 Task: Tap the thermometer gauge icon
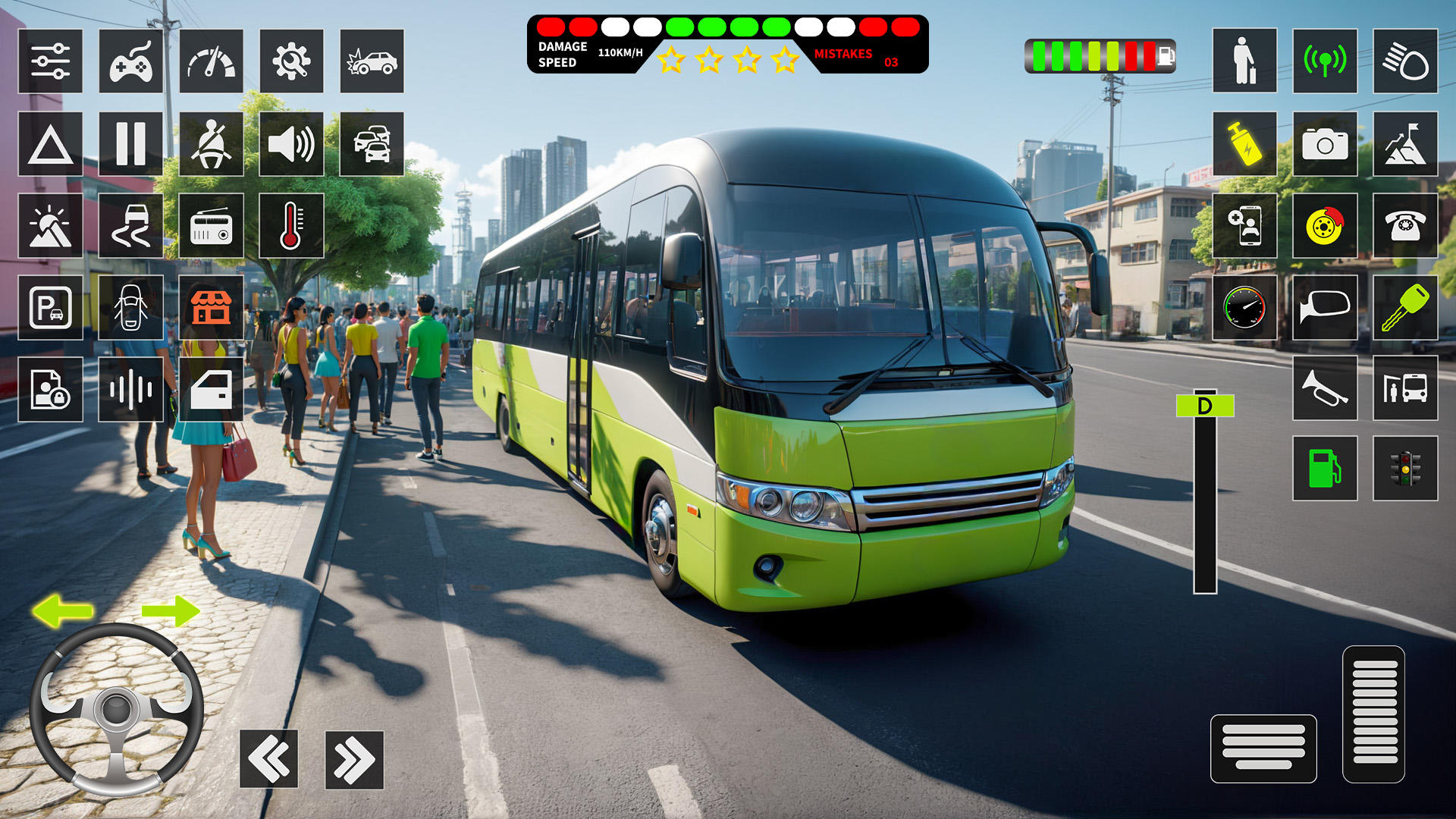(292, 226)
